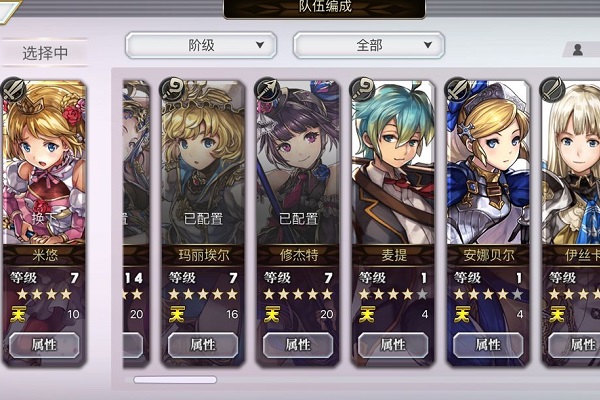This screenshot has height=400, width=600.
Task: View 玛丽埃尔's 属性 details
Action: tap(203, 345)
